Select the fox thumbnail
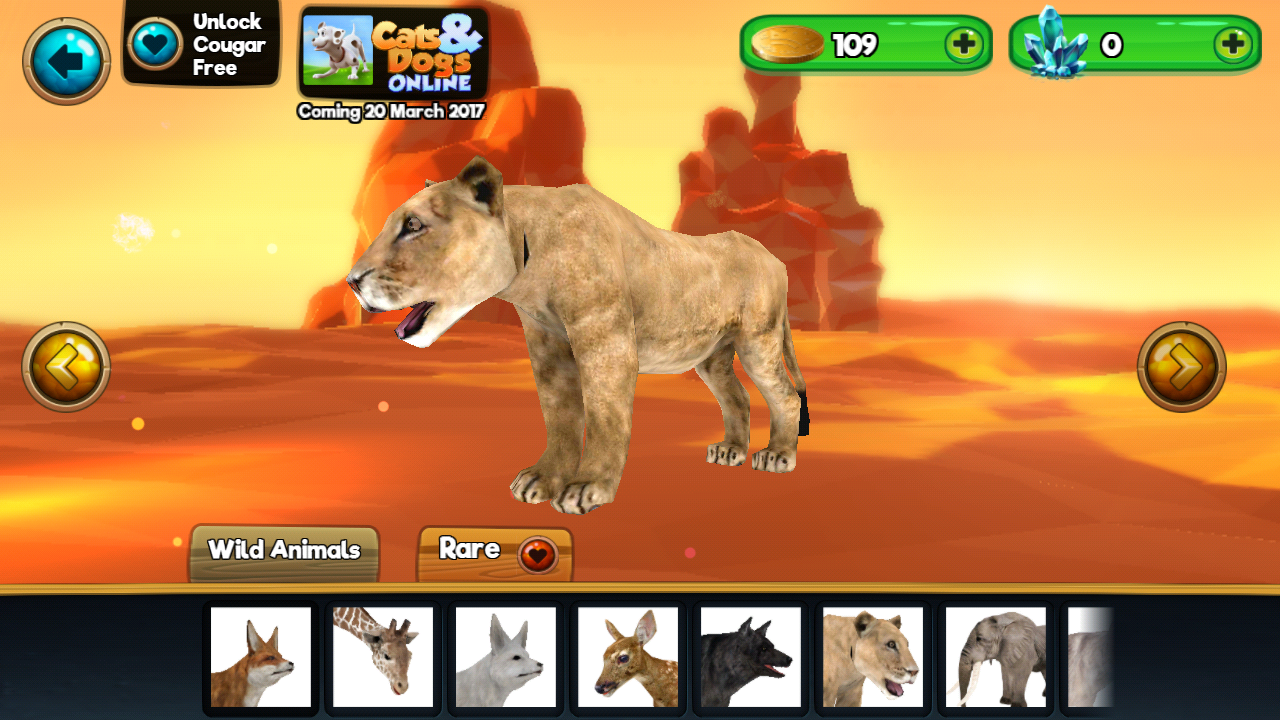This screenshot has width=1280, height=720. (260, 658)
